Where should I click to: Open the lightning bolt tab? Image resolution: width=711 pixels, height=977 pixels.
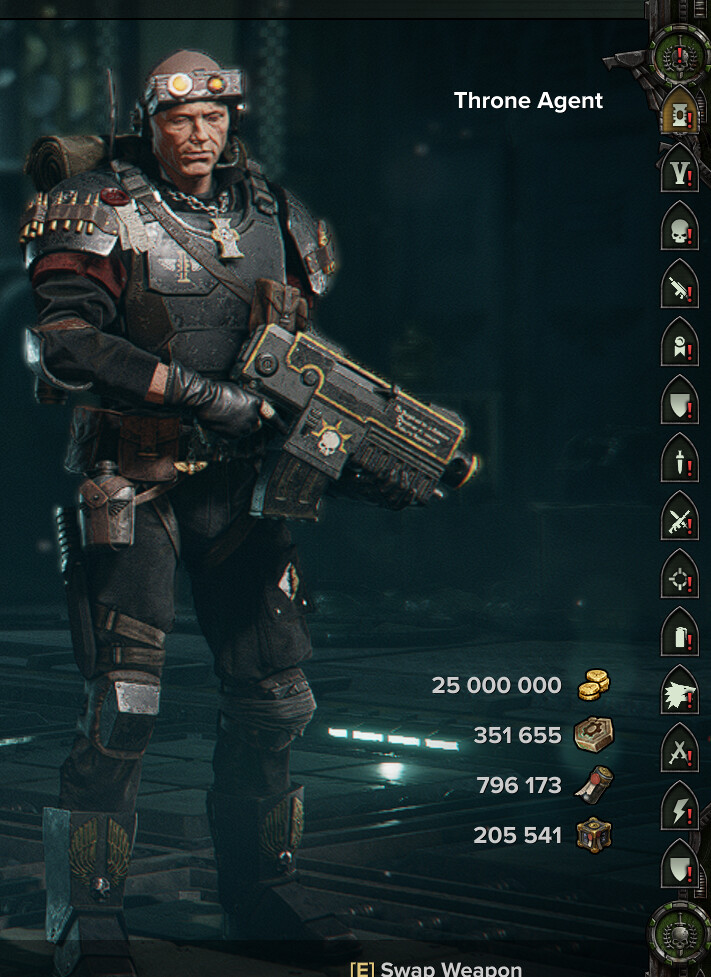[x=680, y=809]
